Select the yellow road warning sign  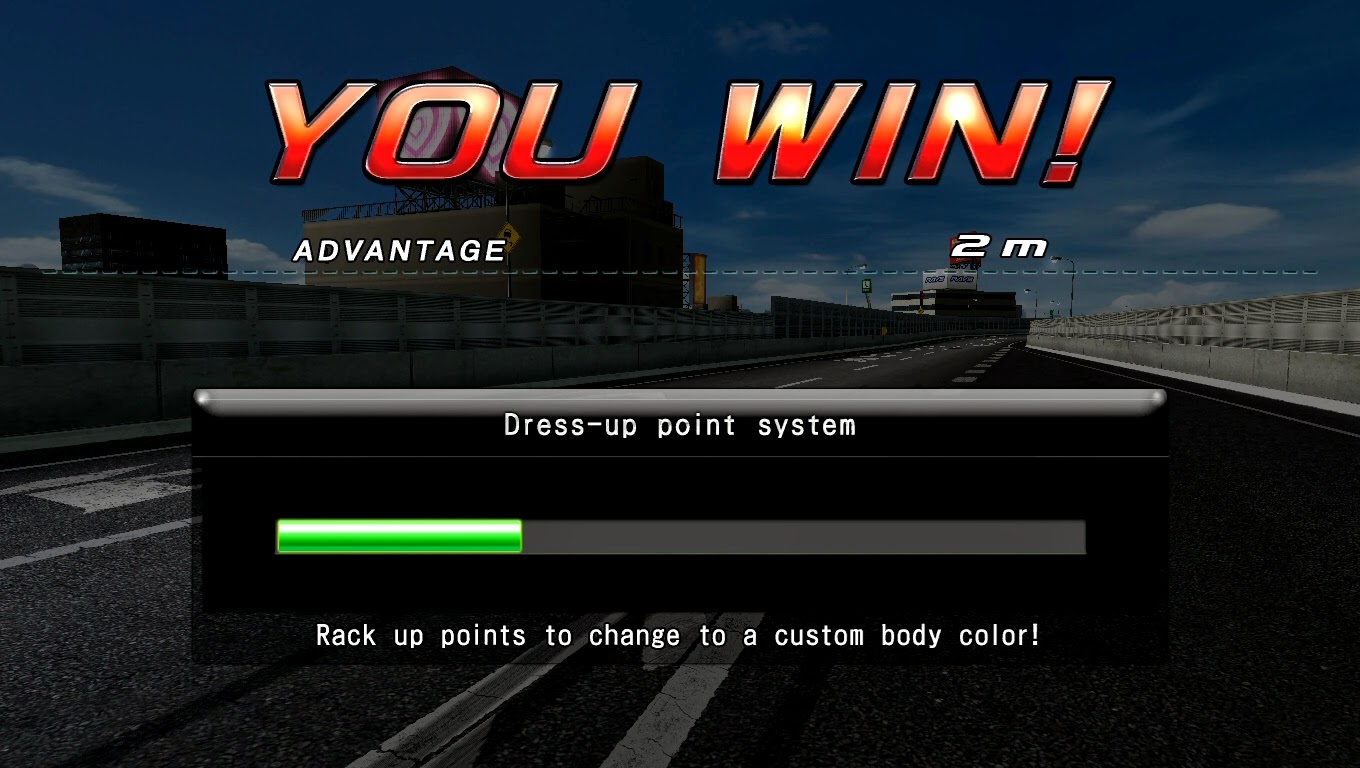point(509,237)
